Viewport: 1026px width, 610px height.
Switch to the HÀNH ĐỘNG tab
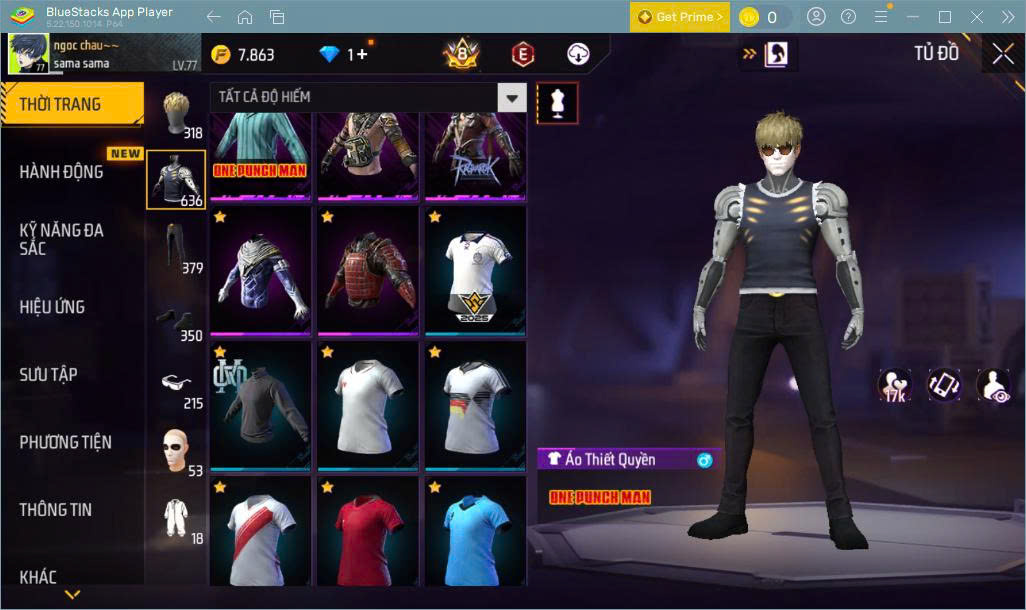(x=62, y=172)
